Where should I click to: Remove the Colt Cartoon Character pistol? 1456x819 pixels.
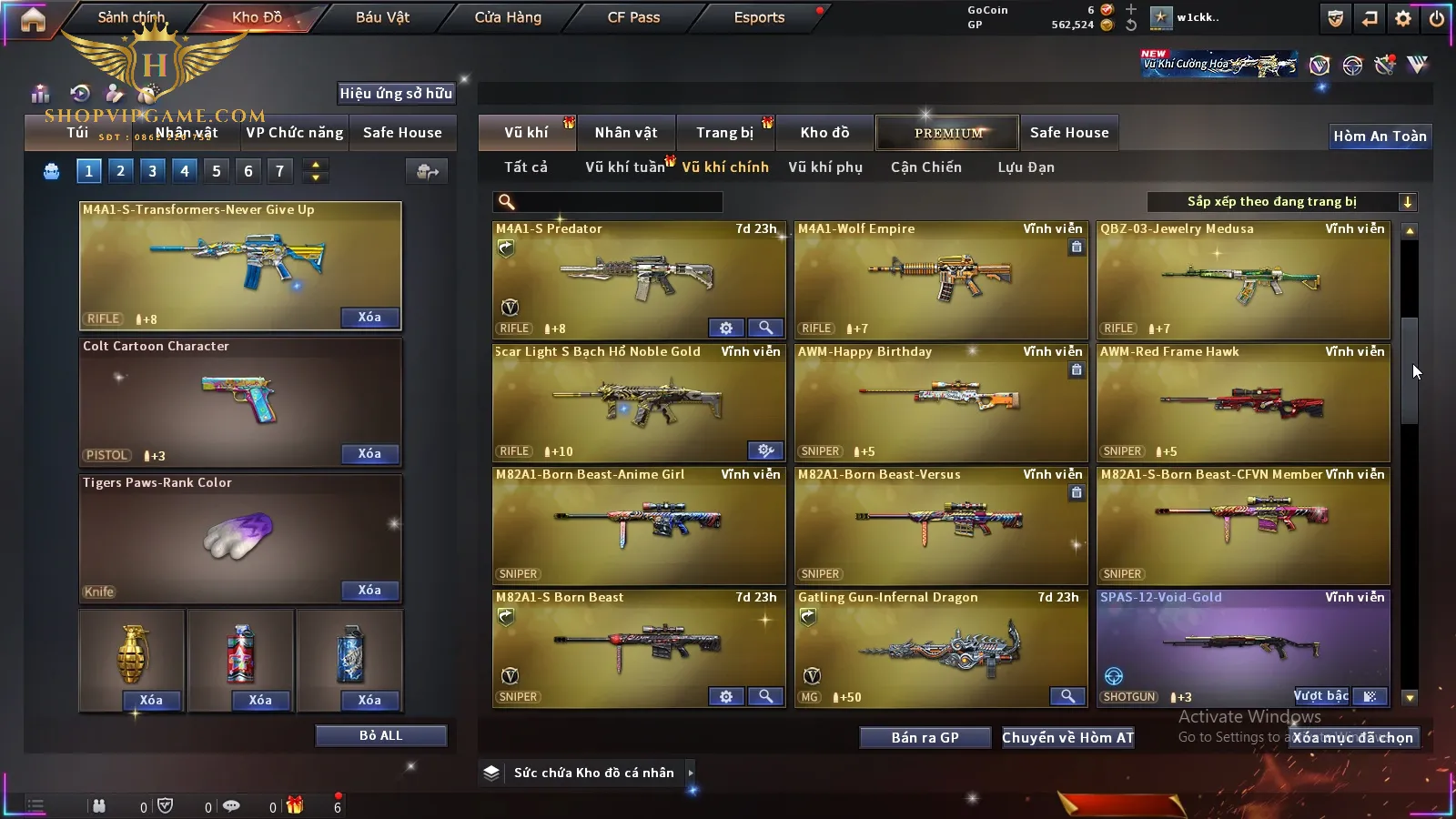369,454
